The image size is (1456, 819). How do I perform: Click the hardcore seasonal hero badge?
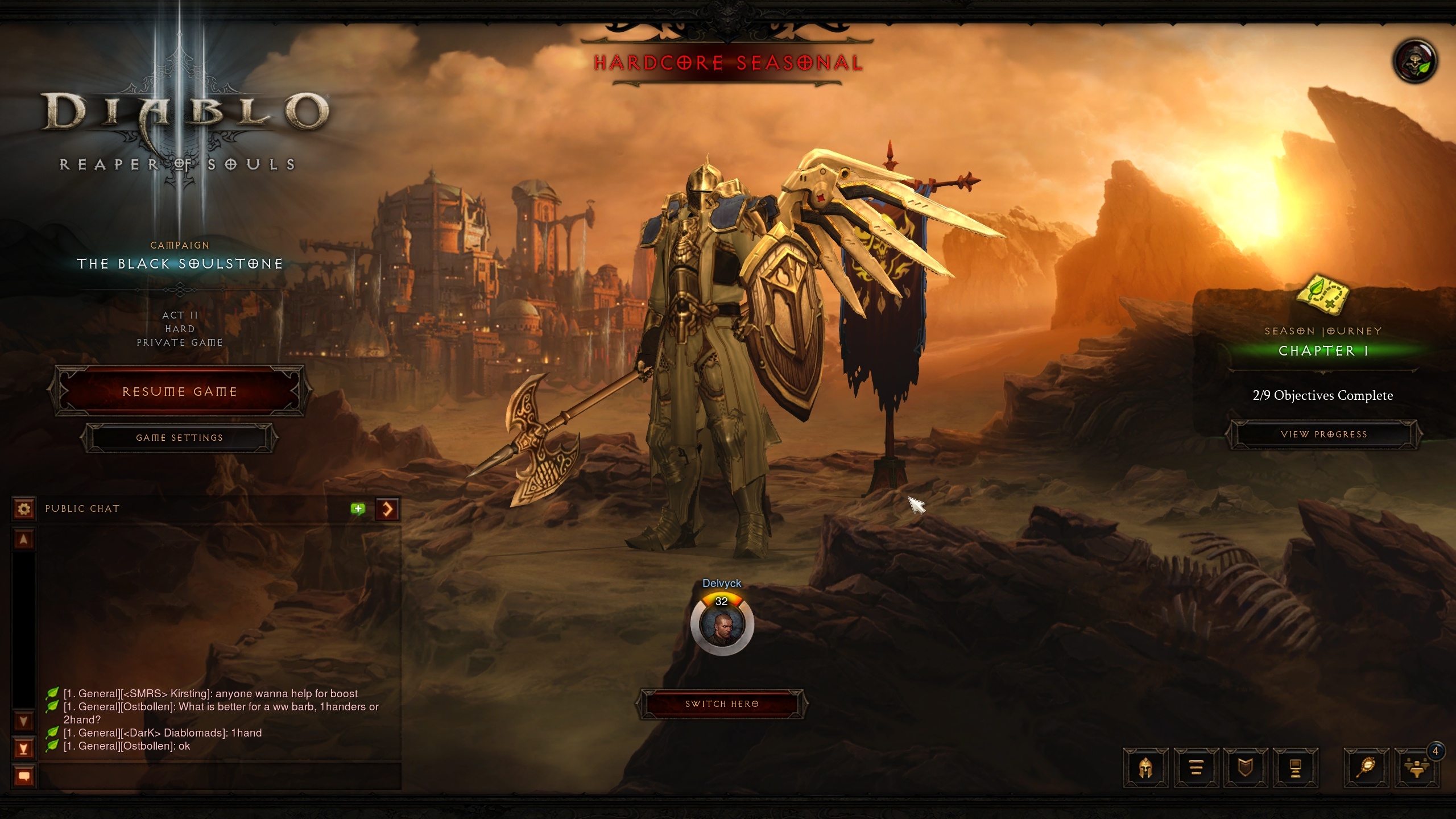point(1415,61)
